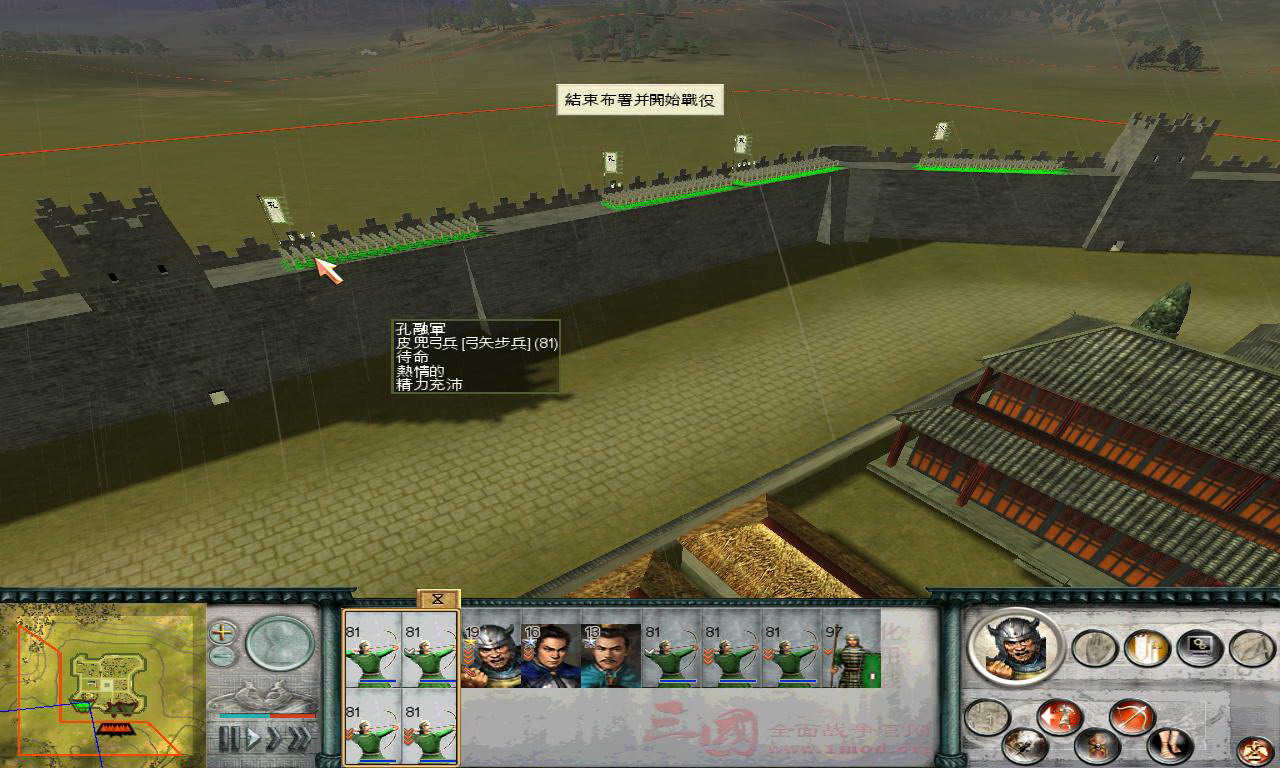Select the withdraw unit icon
This screenshot has height=768, width=1280.
click(x=1062, y=715)
